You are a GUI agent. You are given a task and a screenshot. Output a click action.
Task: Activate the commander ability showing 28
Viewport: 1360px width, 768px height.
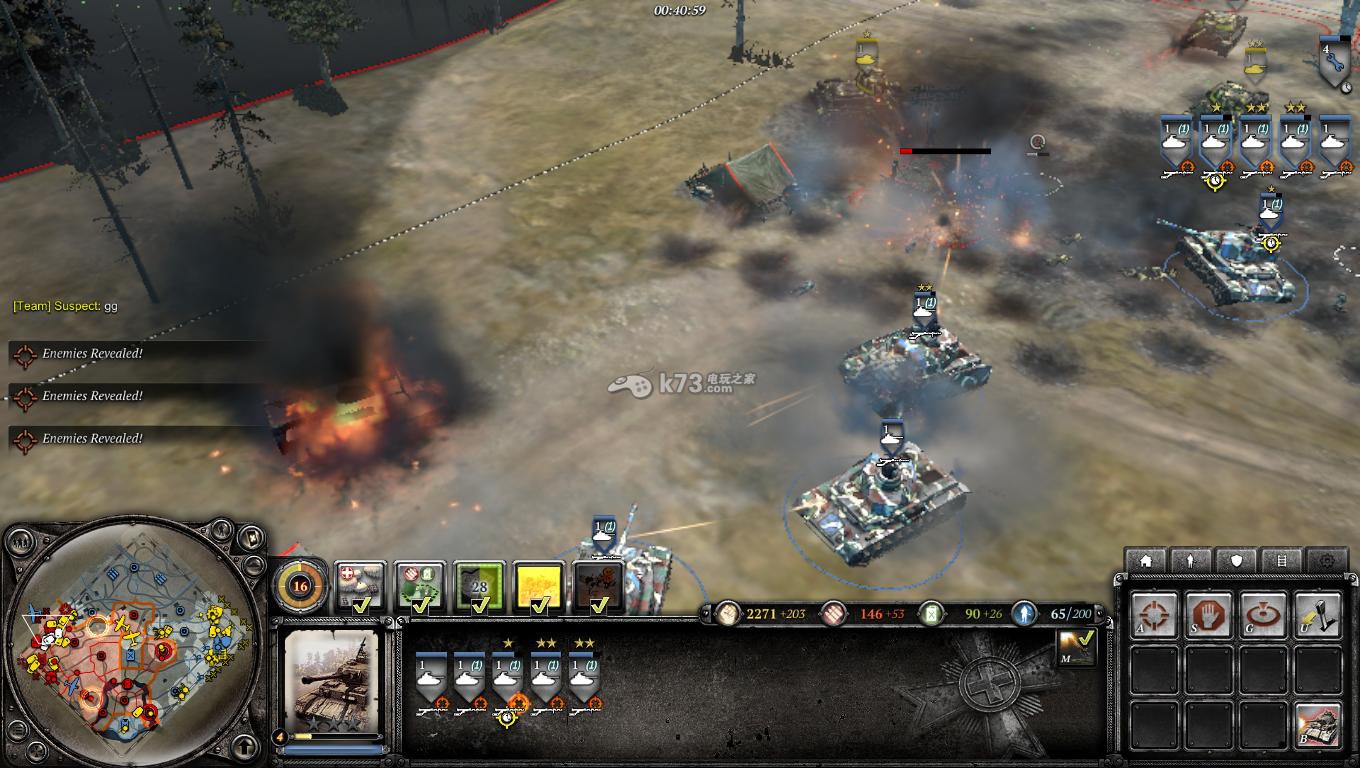click(x=480, y=587)
